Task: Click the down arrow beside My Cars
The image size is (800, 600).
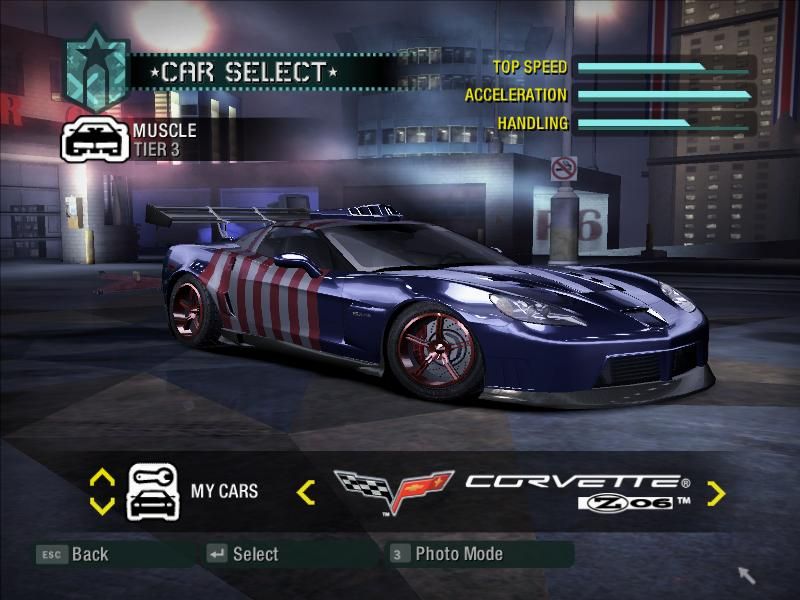Action: click(102, 505)
